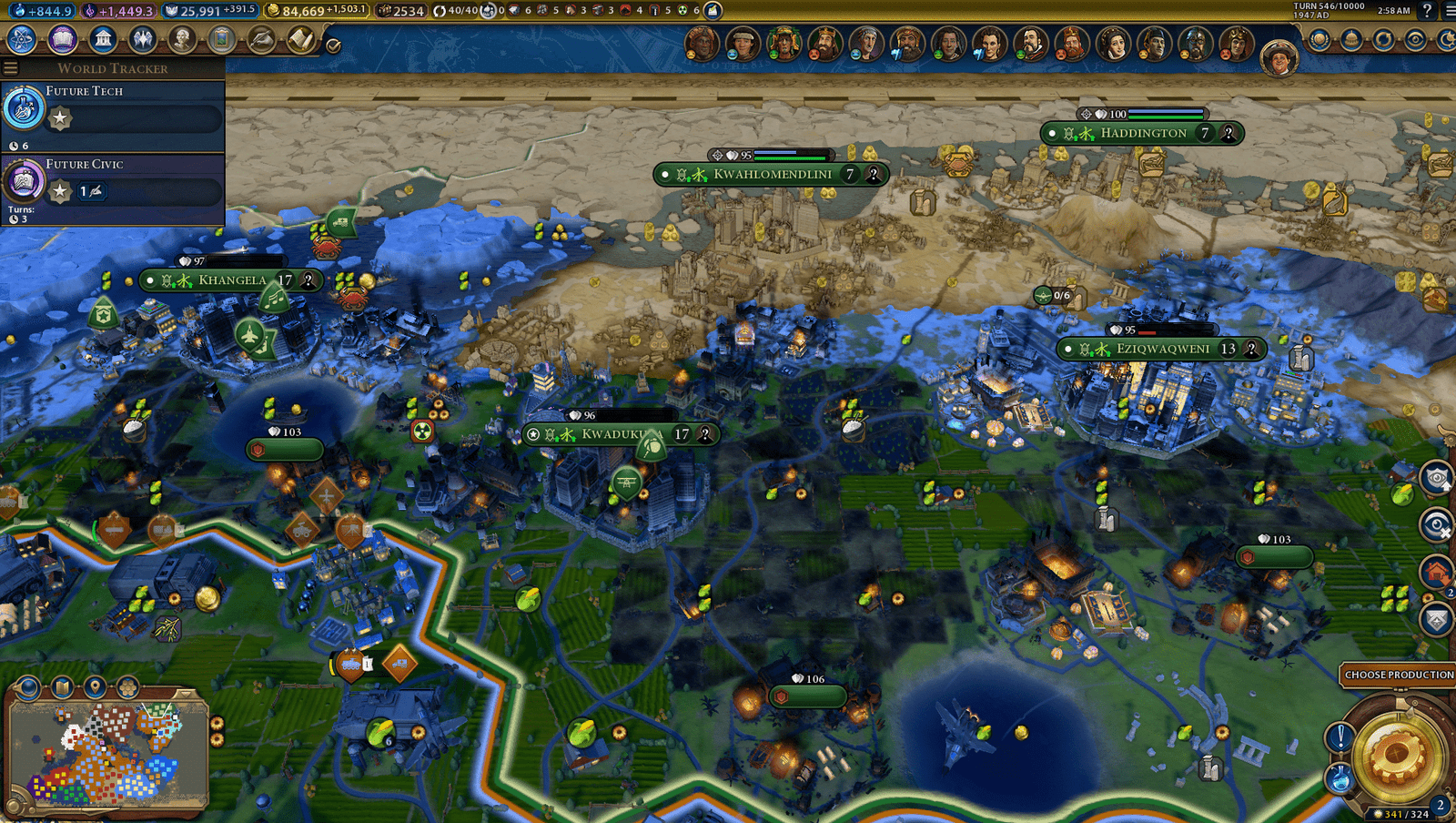Viewport: 1456px width, 823px height.
Task: Select the Eziqwaqweni city banner
Action: point(1162,349)
